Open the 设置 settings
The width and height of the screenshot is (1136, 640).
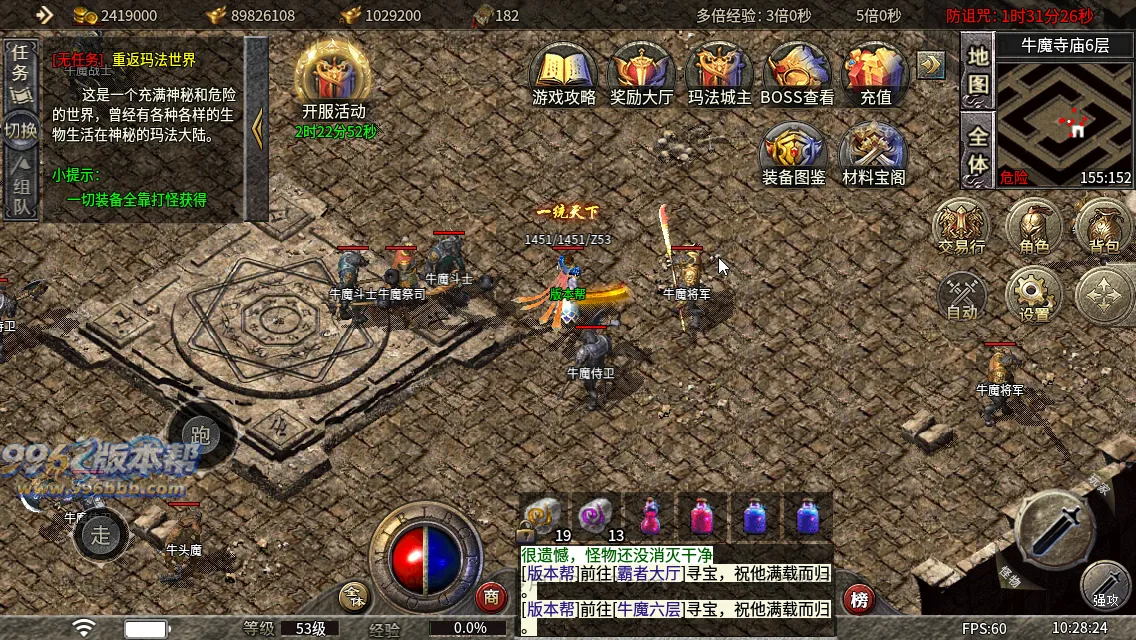pyautogui.click(x=1034, y=294)
